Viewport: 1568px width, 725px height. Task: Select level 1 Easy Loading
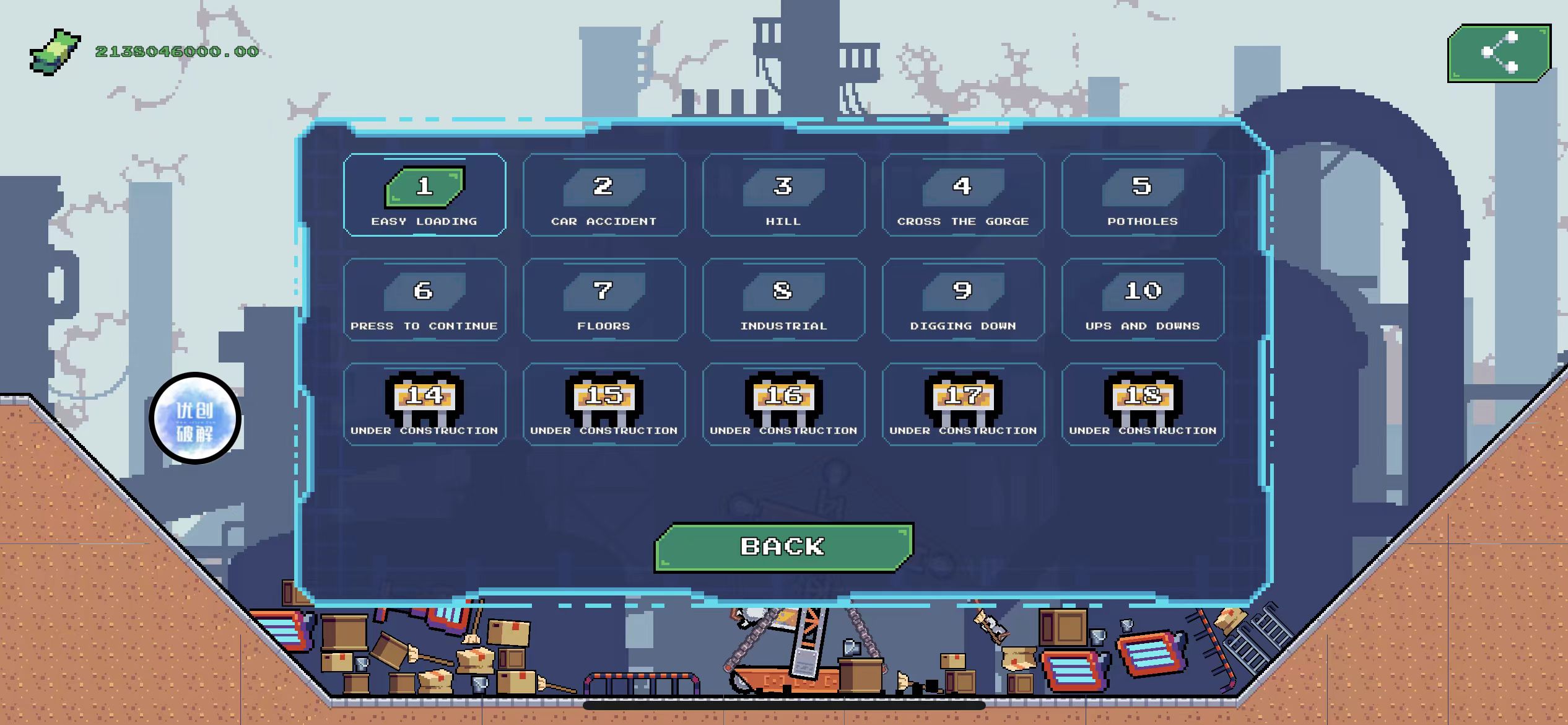[425, 195]
